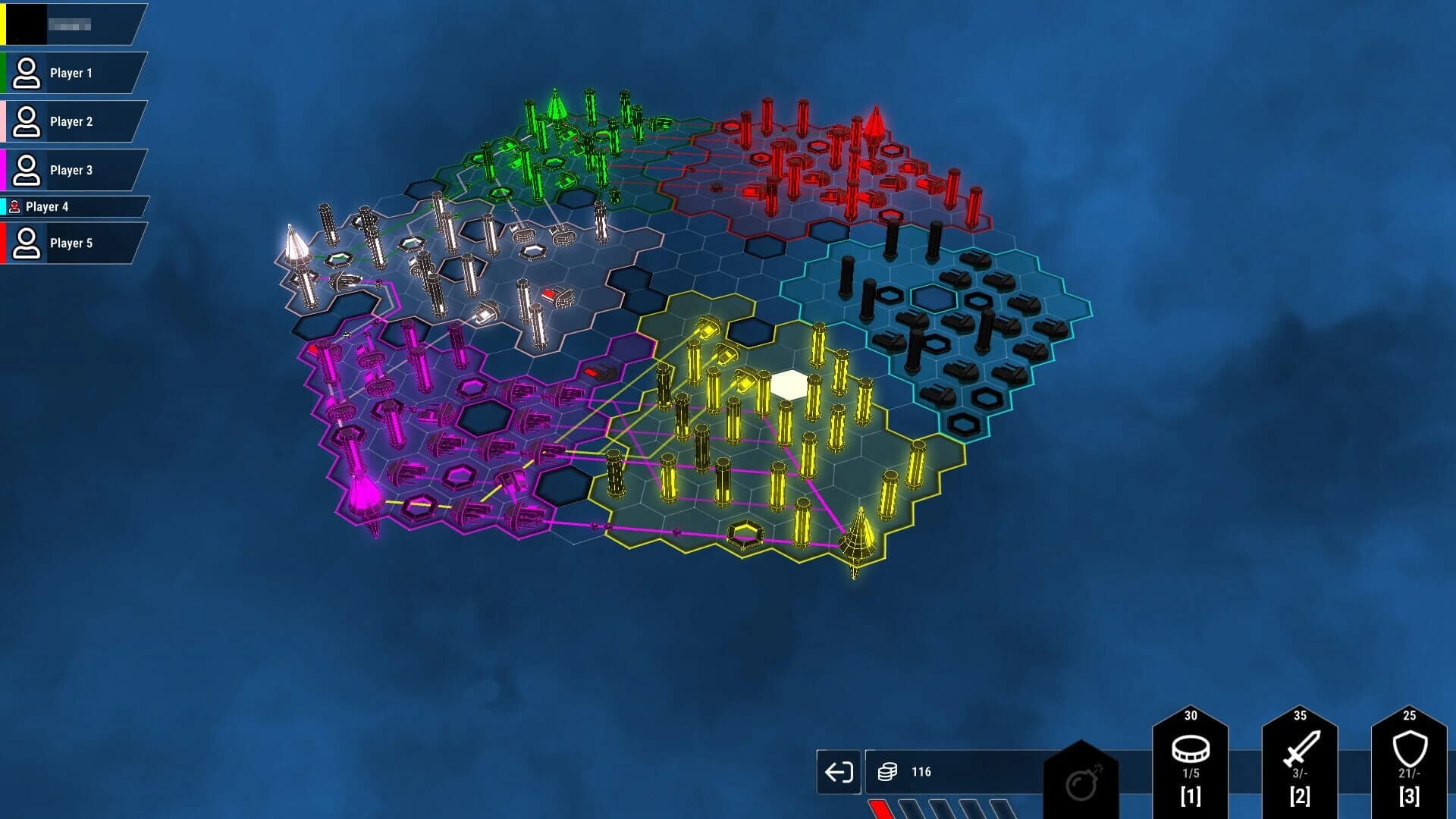Click Player 1's avatar icon
Viewport: 1456px width, 819px height.
click(29, 73)
